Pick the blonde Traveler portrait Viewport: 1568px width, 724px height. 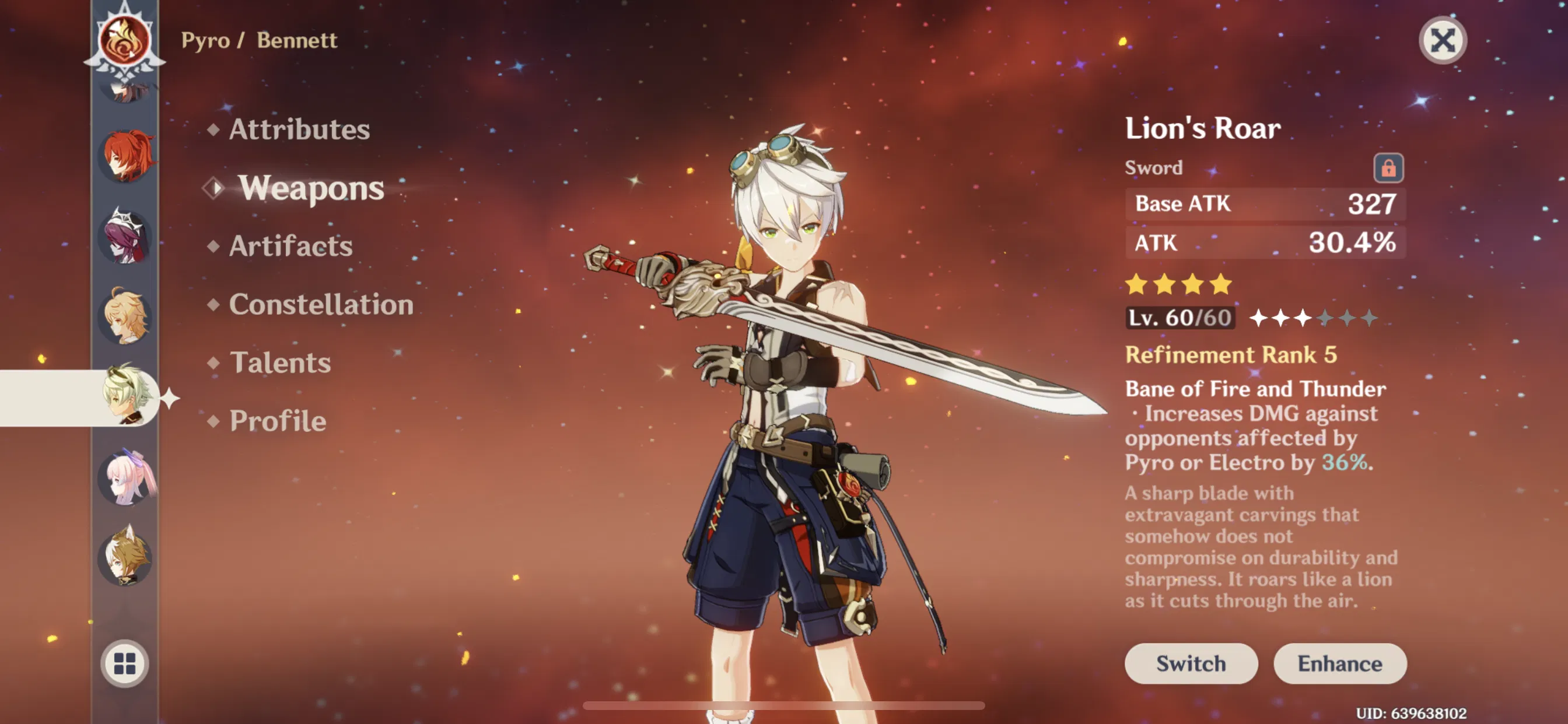tap(126, 317)
